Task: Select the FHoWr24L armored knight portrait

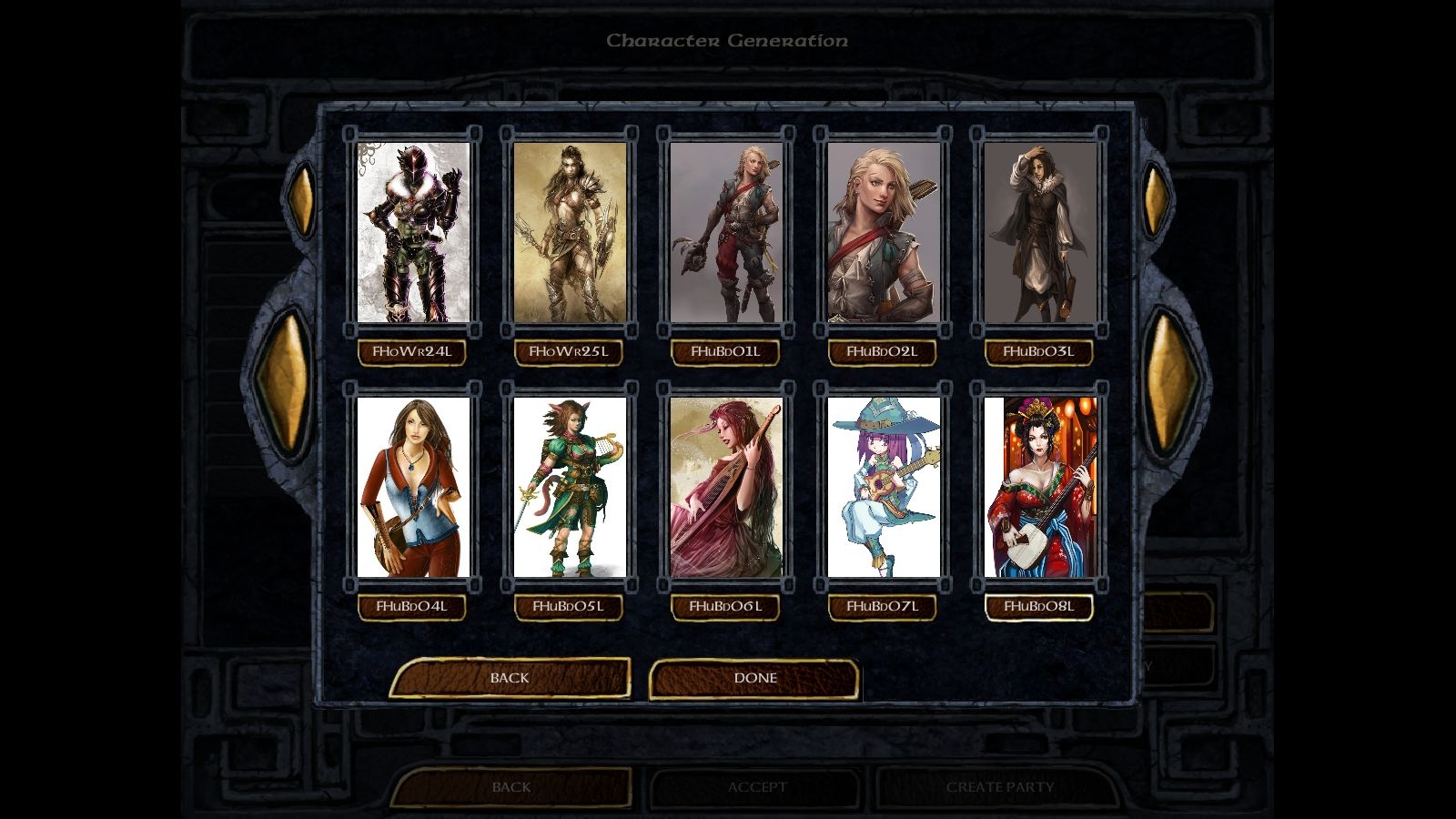Action: click(x=413, y=232)
